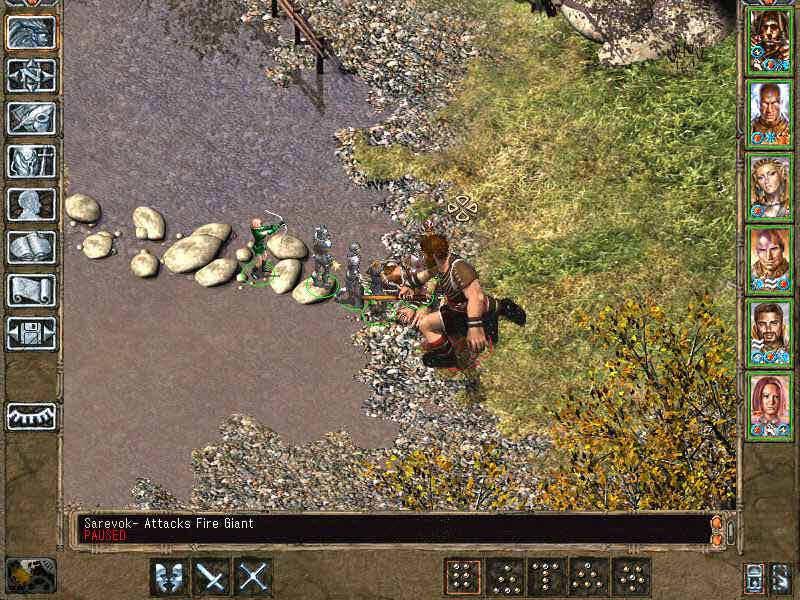800x600 pixels.
Task: Select the pink-haired woman's portrait
Action: (770, 406)
